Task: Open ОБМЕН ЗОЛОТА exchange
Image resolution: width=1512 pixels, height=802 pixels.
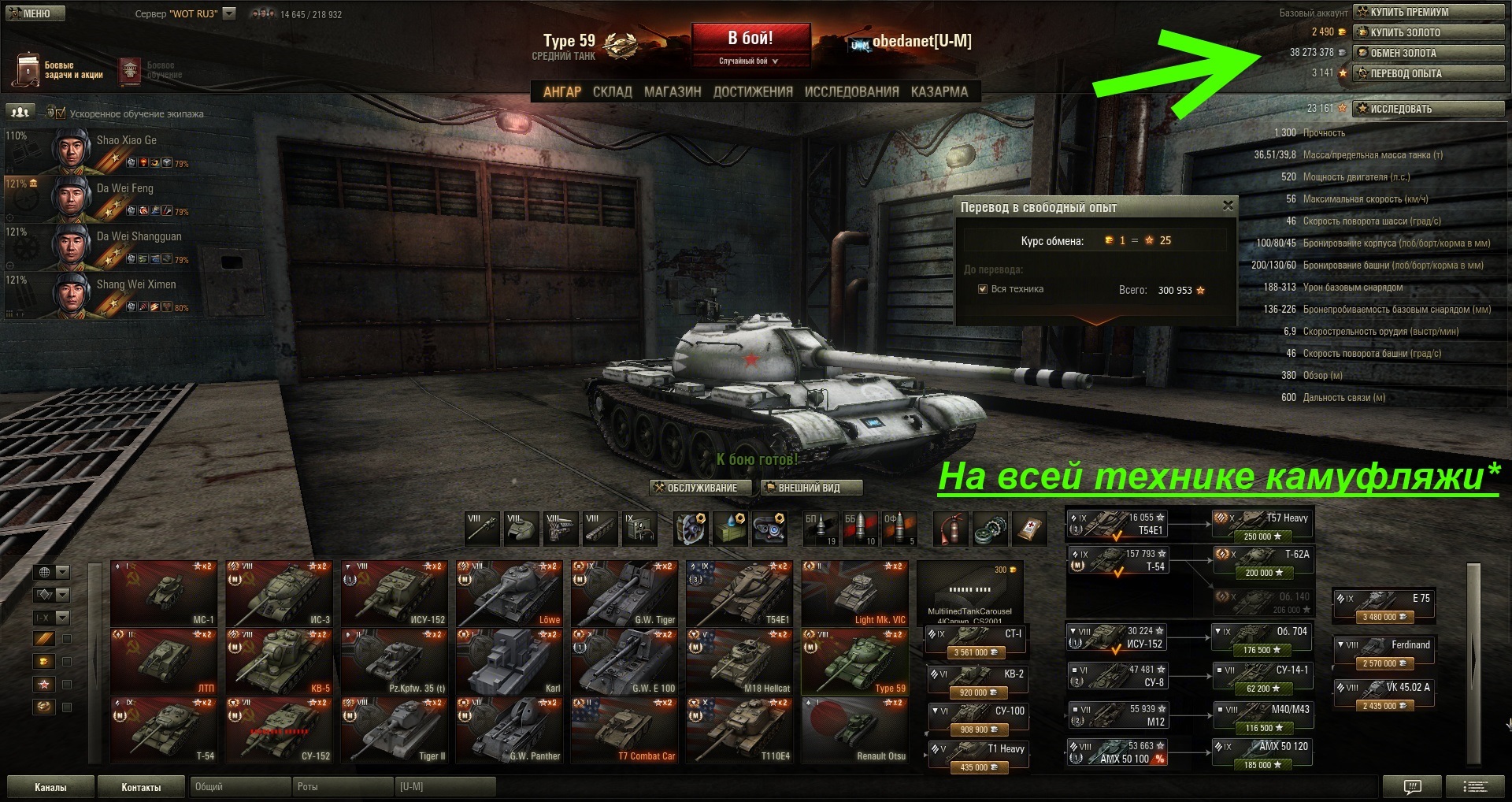Action: pyautogui.click(x=1428, y=53)
